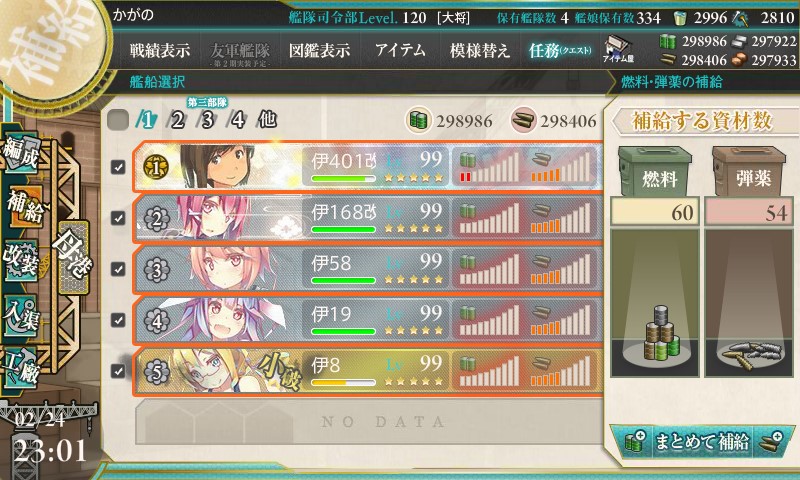
Task: Switch to the 他 other ships tab
Action: (266, 120)
